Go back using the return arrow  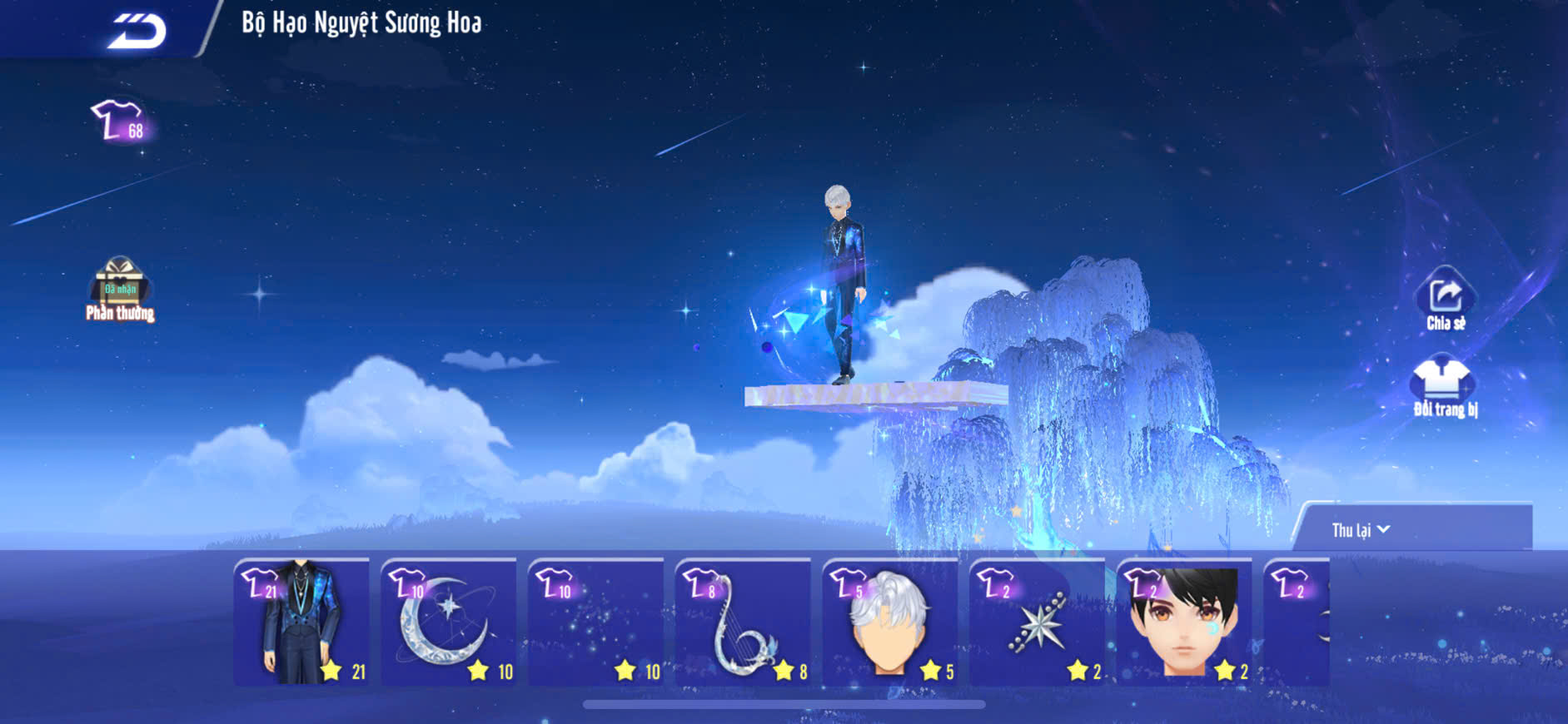(137, 32)
